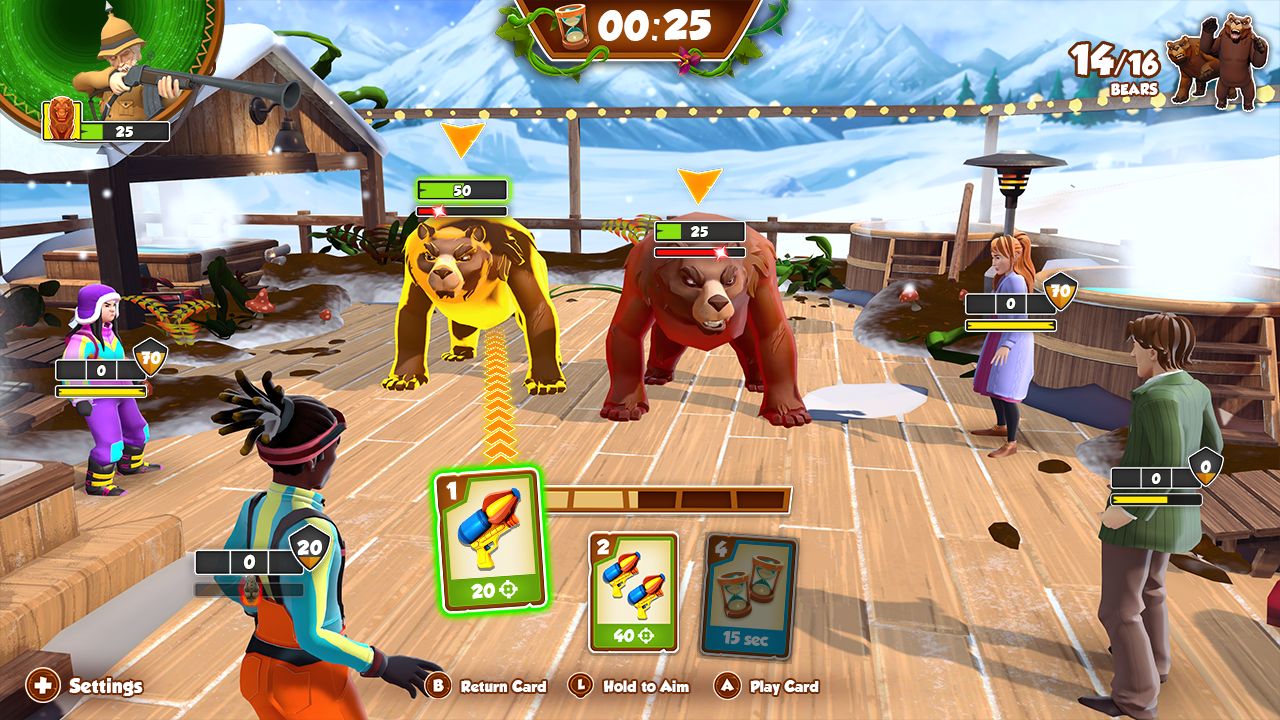Click the lion head icon on hunter's bar
Screen dimensions: 1280x720
(x=60, y=120)
